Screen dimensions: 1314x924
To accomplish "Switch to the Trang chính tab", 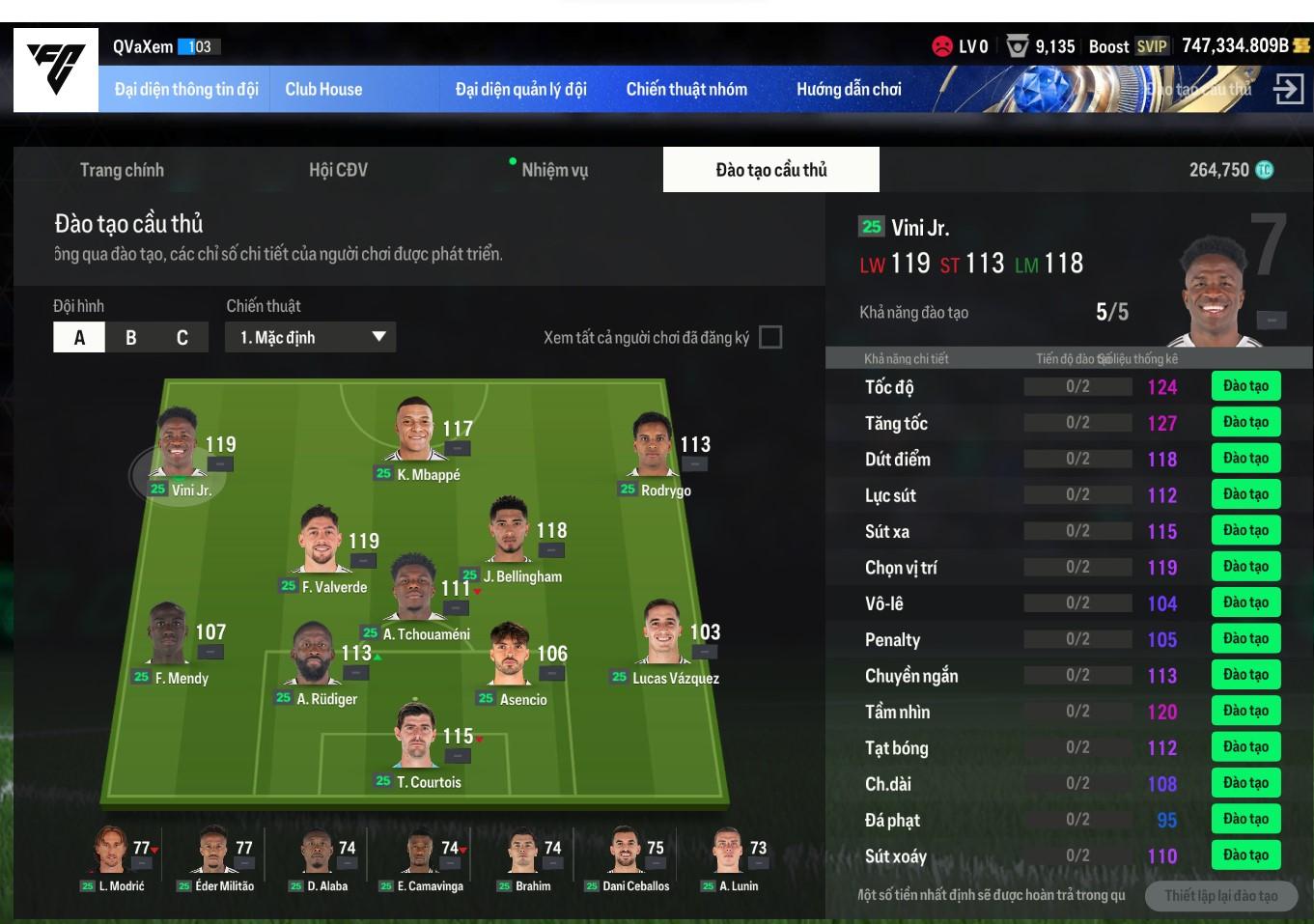I will tap(122, 170).
